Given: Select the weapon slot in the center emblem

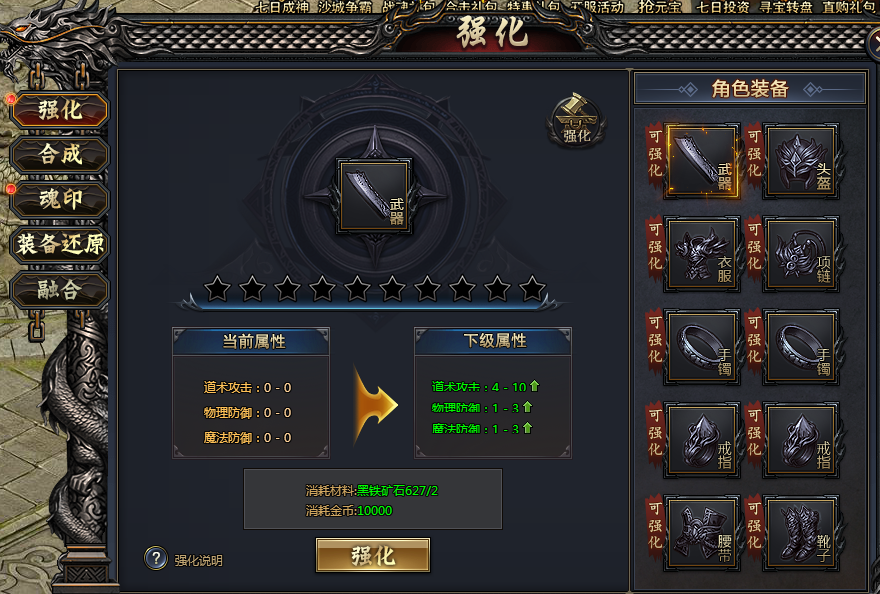Looking at the screenshot, I should (x=373, y=196).
